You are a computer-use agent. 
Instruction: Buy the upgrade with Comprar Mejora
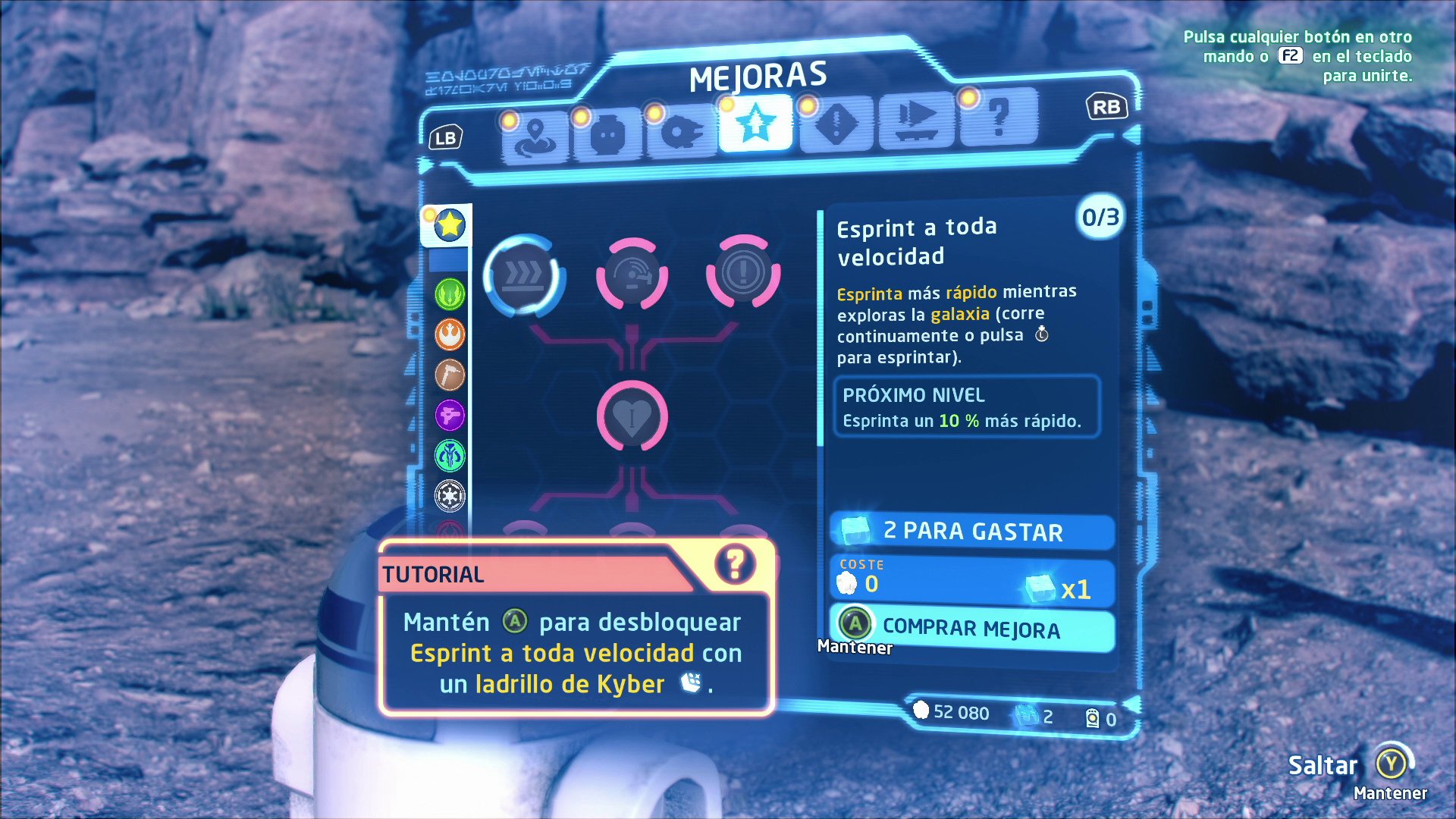point(971,628)
